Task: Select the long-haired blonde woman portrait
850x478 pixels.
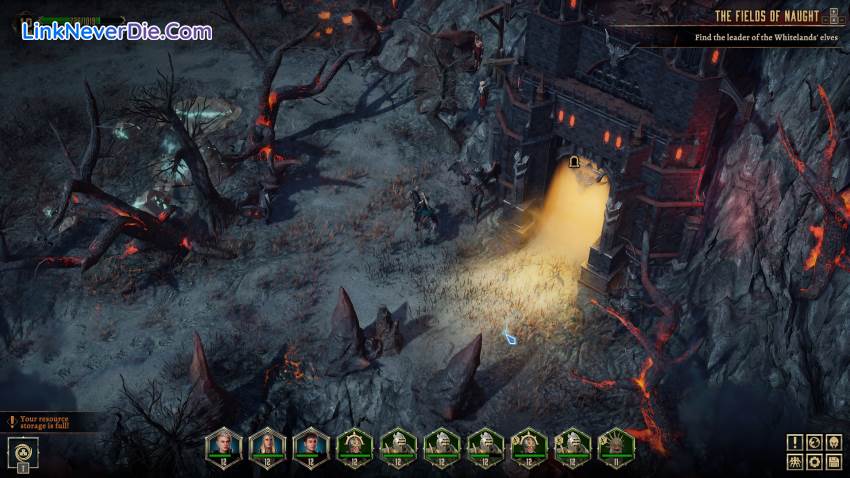Action: (267, 444)
